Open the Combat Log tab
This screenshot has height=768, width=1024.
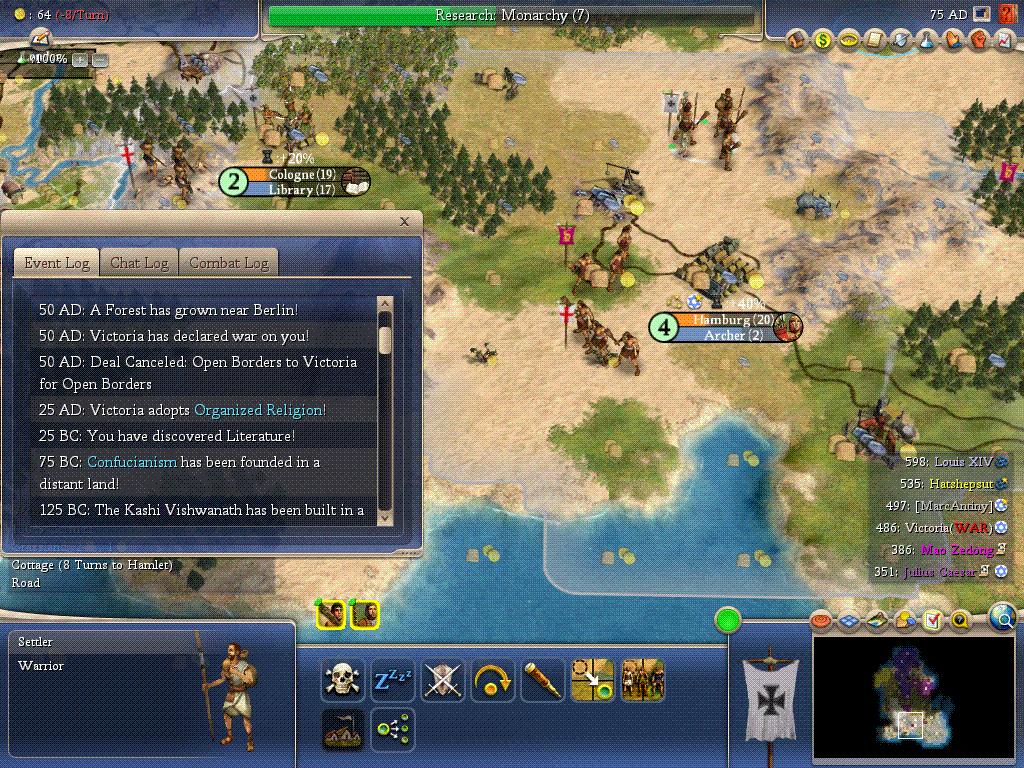[x=229, y=263]
